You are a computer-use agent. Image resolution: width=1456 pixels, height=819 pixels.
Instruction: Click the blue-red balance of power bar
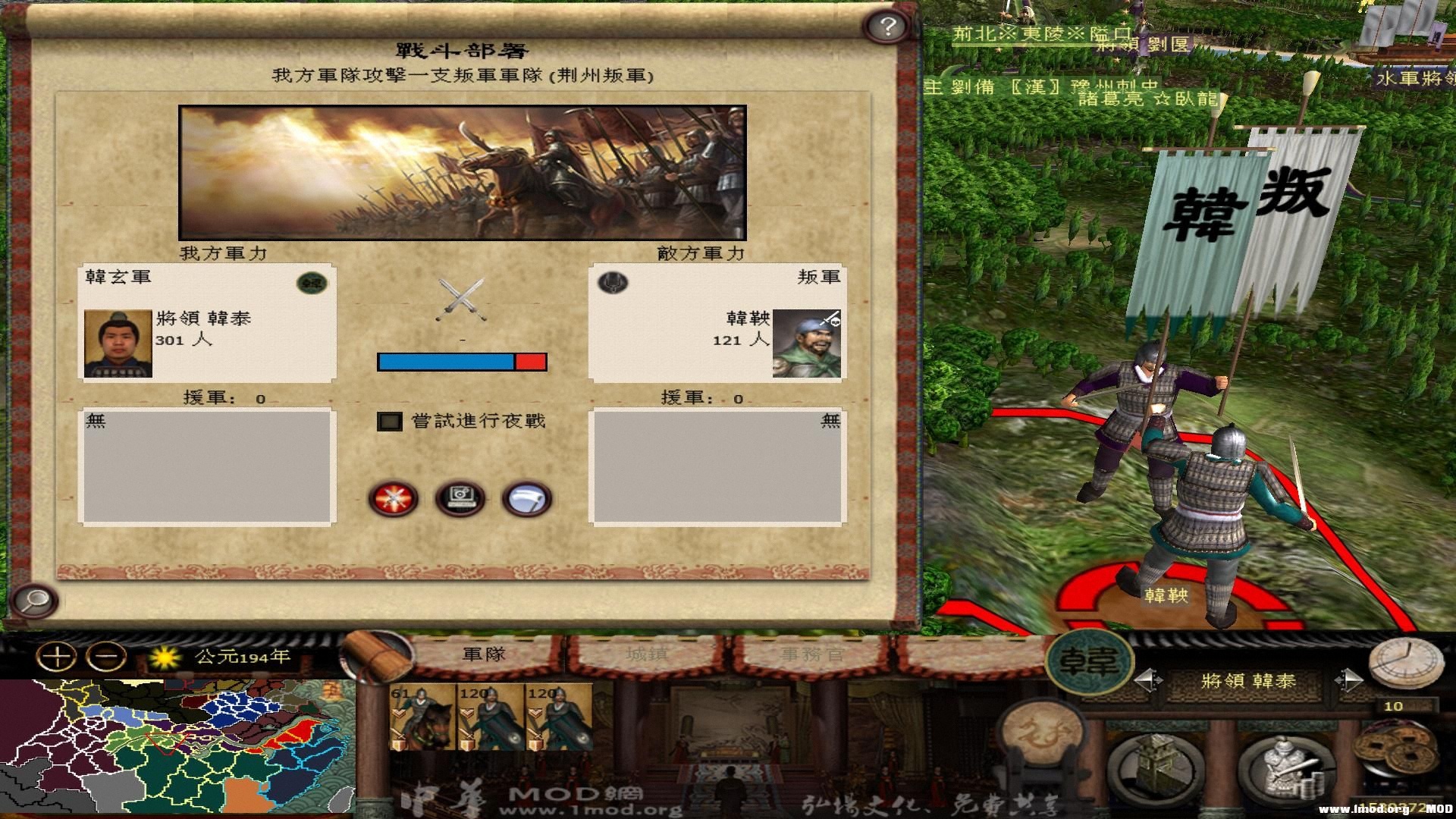coord(461,362)
